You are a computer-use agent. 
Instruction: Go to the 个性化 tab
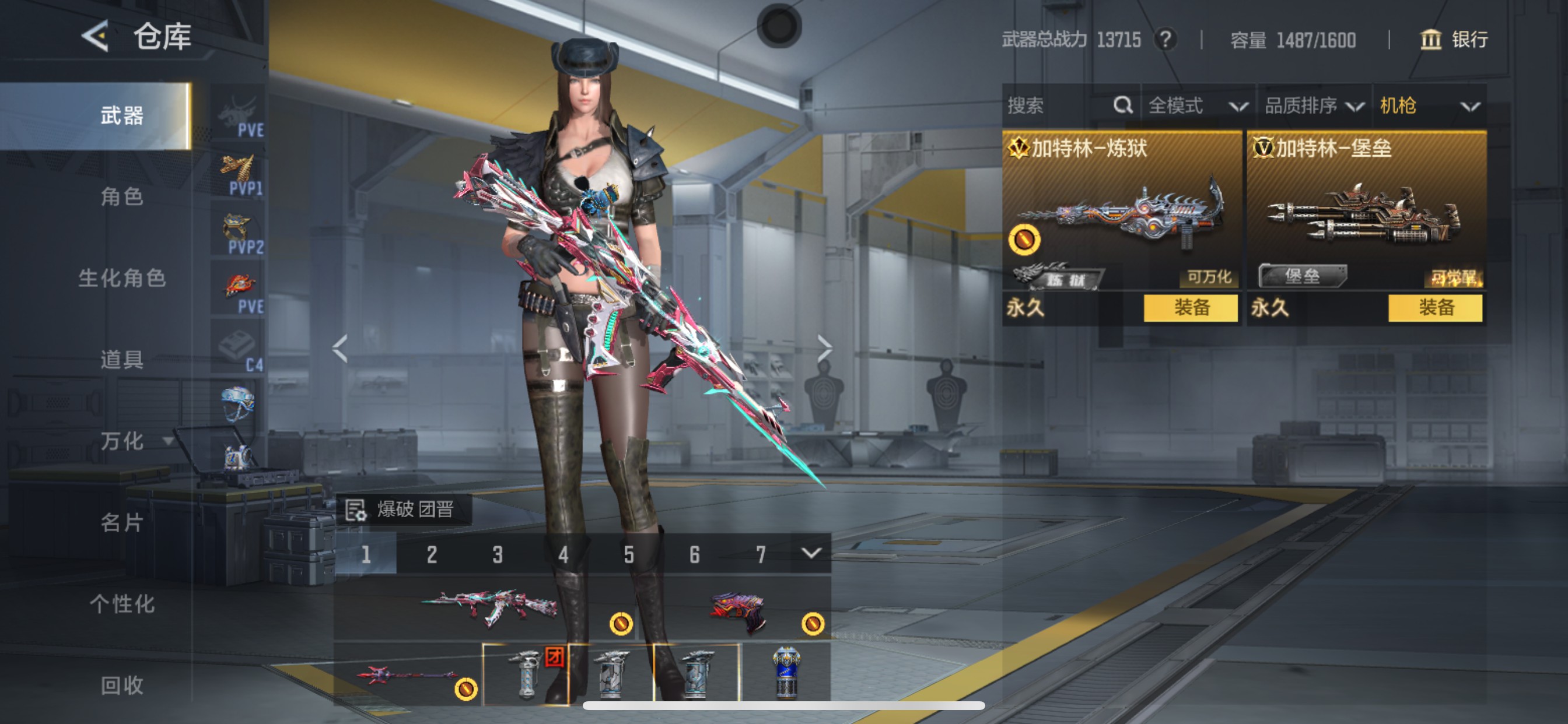click(x=122, y=604)
